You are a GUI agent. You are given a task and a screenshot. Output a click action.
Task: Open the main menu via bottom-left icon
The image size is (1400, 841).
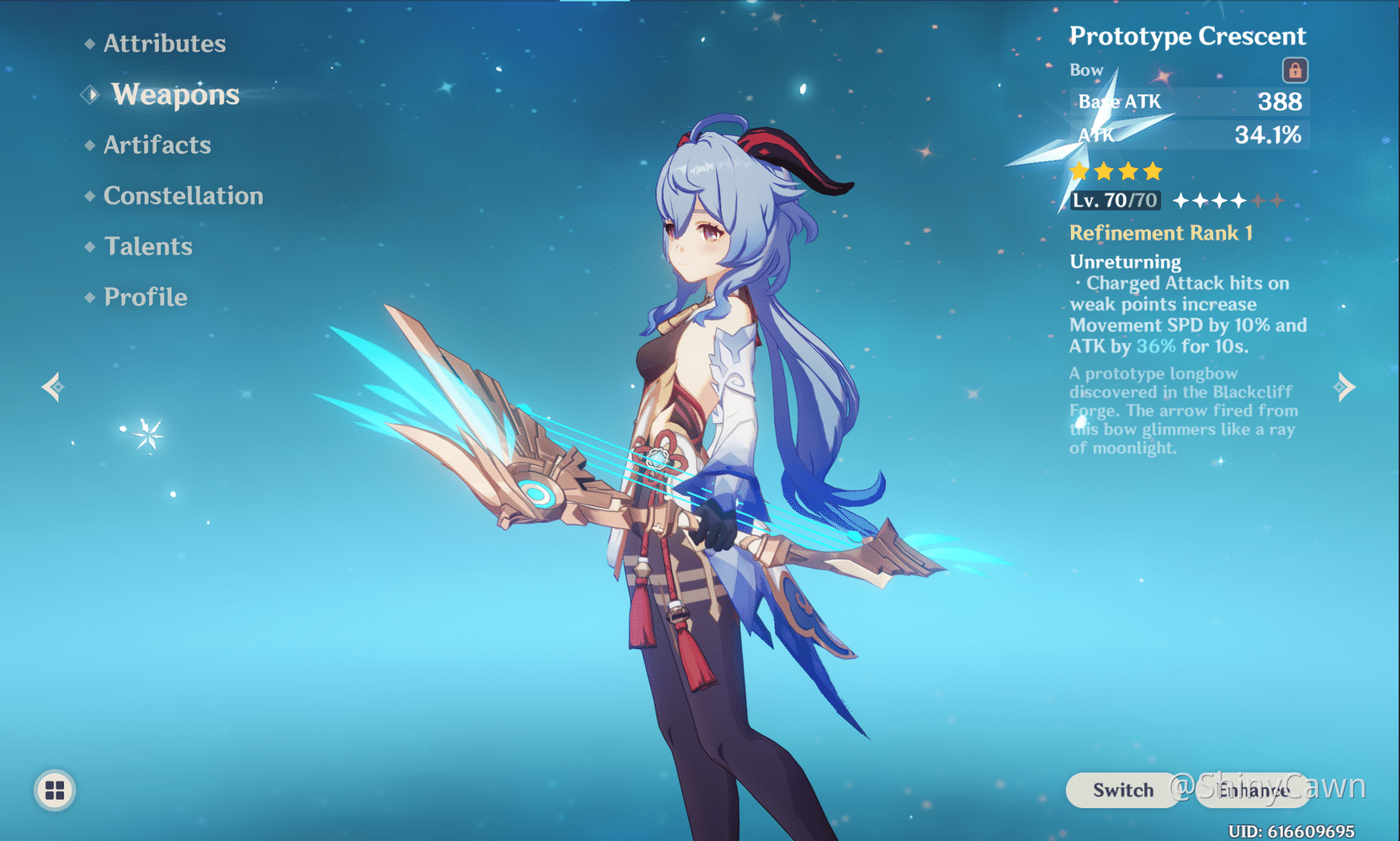tap(53, 790)
